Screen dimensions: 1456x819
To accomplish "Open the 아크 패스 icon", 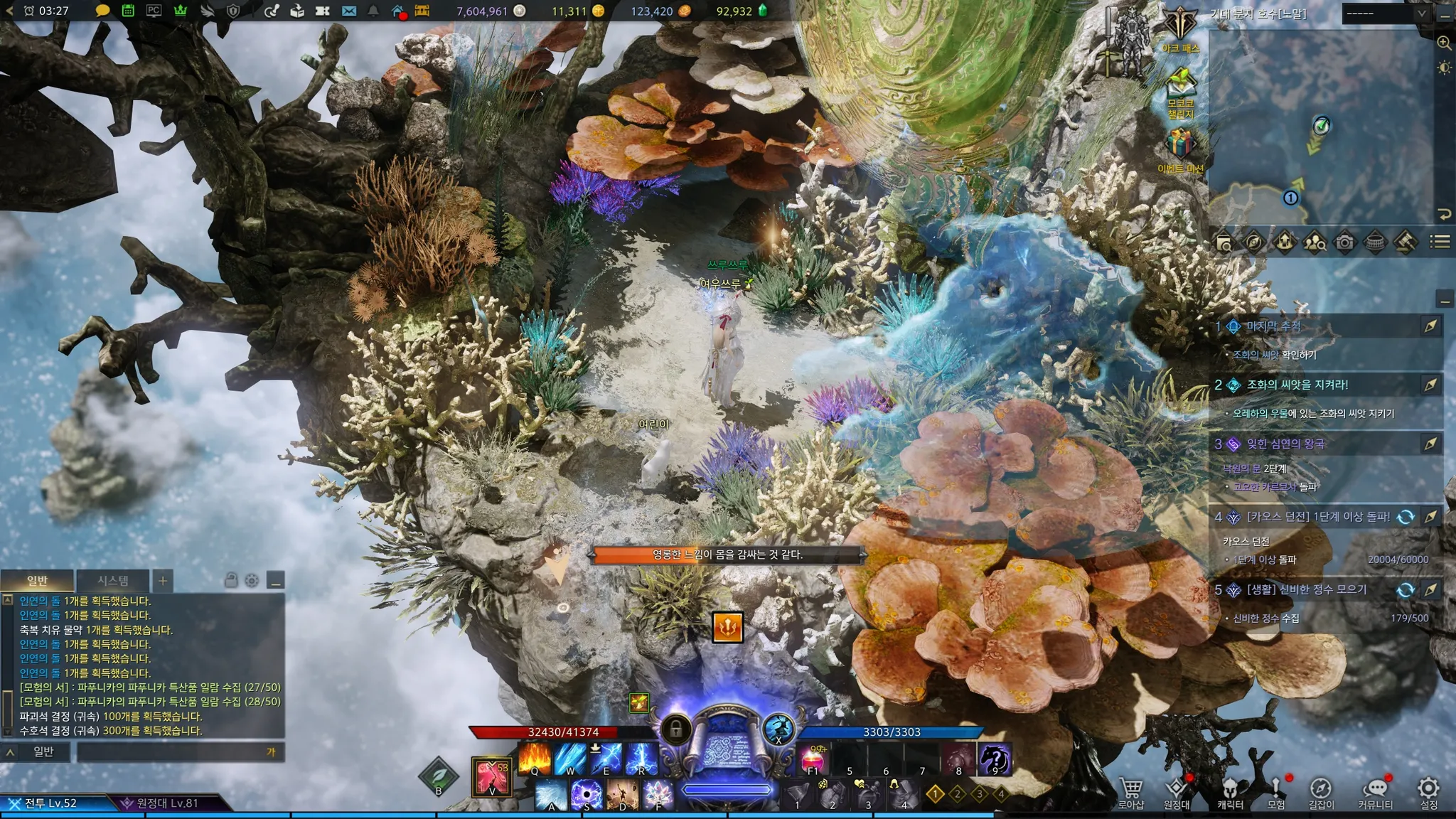I will pyautogui.click(x=1180, y=28).
